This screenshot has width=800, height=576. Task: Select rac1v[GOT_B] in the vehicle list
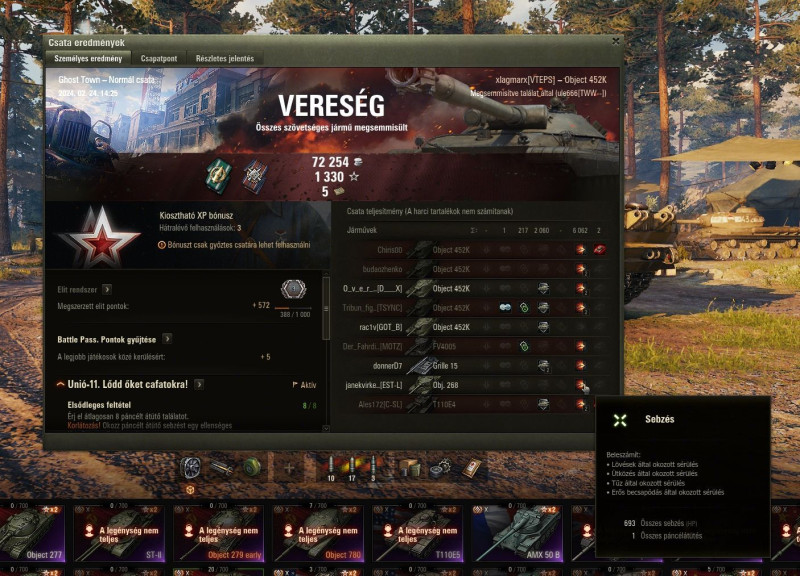coord(470,327)
